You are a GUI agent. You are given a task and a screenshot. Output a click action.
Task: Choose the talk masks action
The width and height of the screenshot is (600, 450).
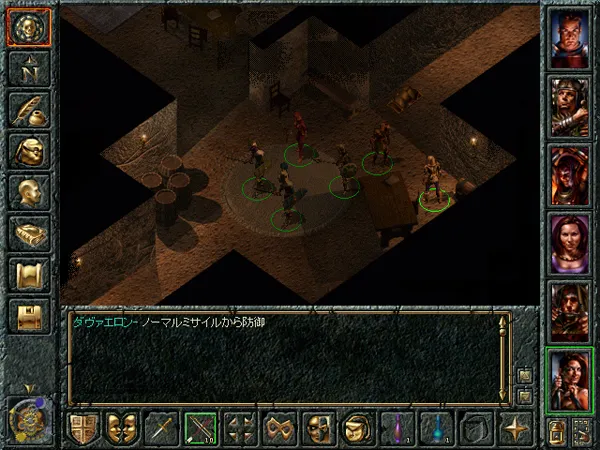pos(122,428)
